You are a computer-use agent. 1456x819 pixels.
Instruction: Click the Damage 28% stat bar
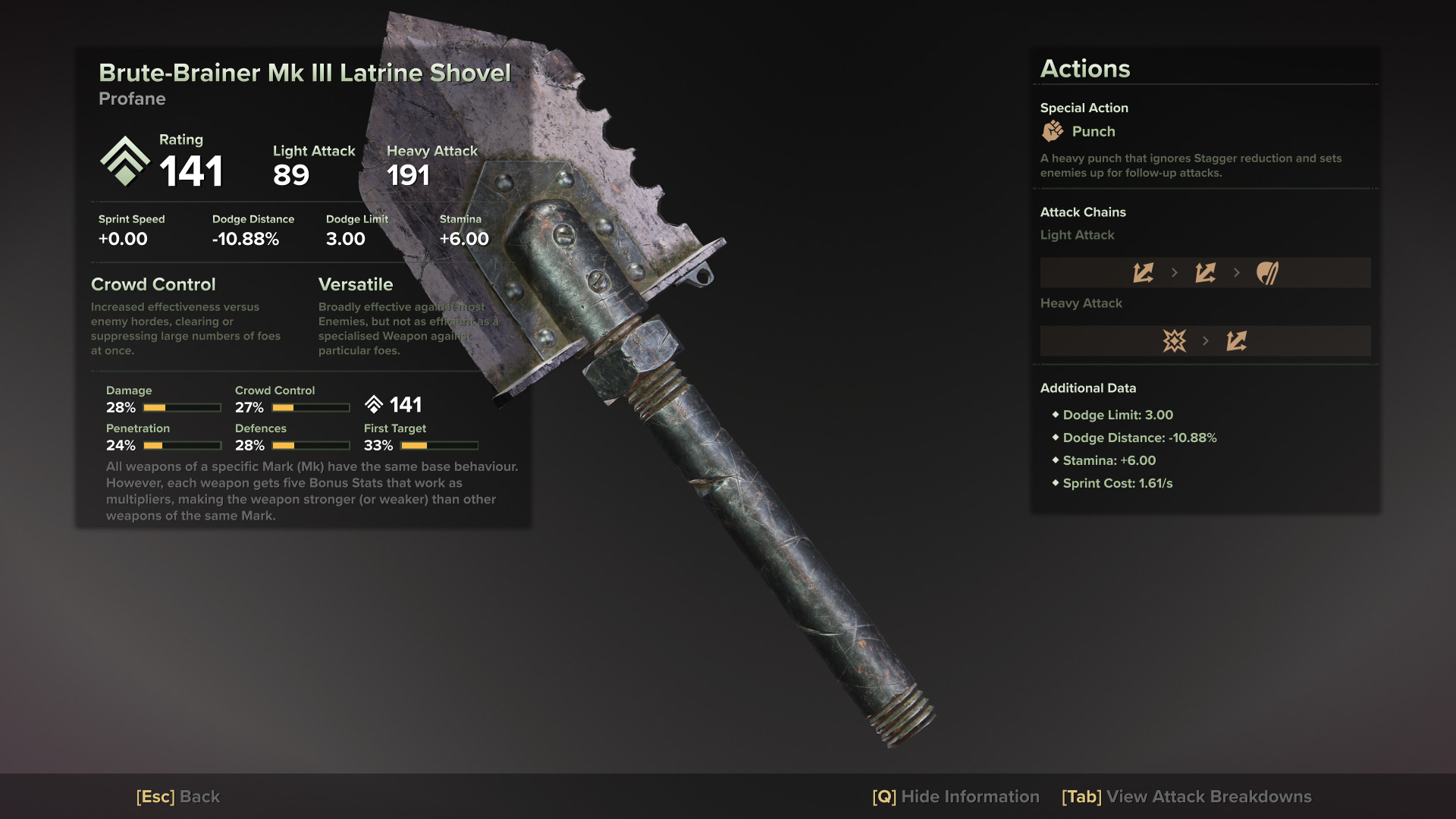coord(182,407)
